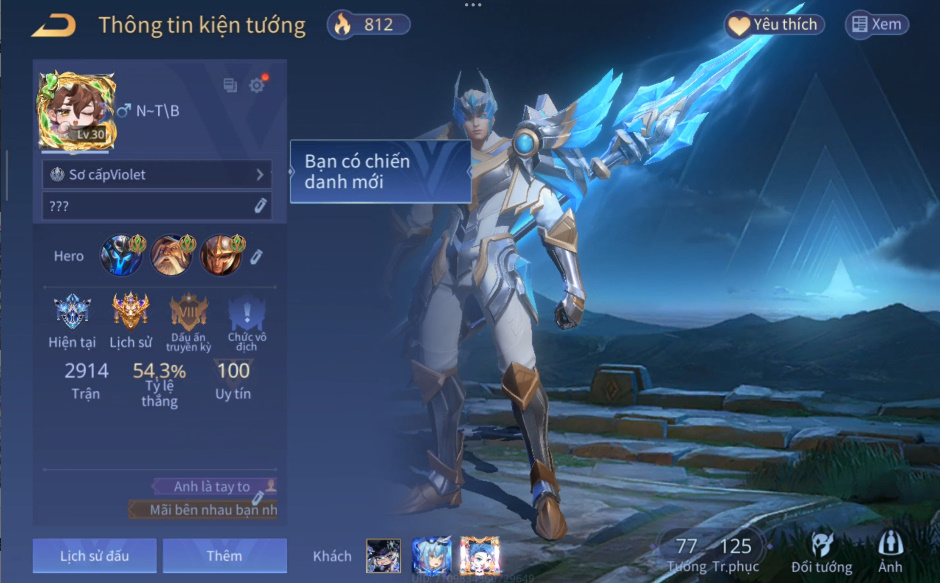The height and width of the screenshot is (583, 940).
Task: Select the bearded old man hero icon
Action: point(170,256)
